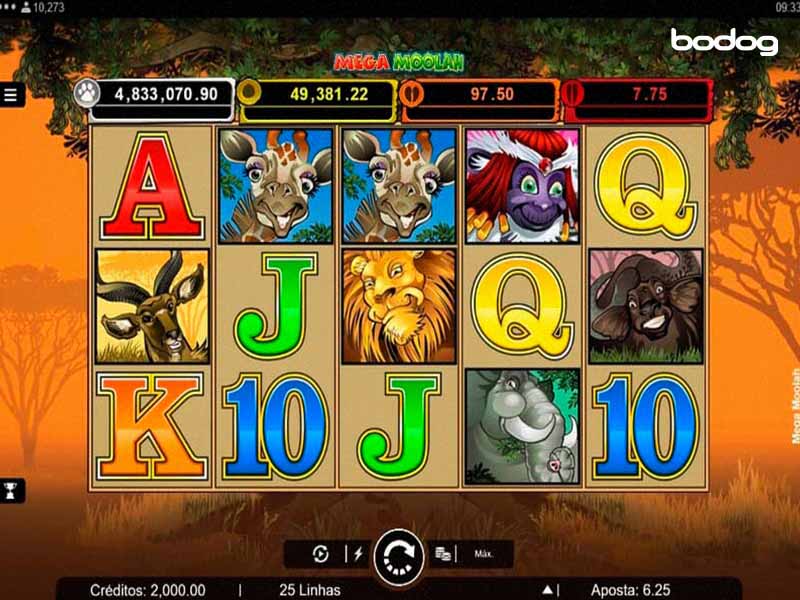Viewport: 800px width, 600px height.
Task: Open the trophy achievements panel
Action: point(12,490)
